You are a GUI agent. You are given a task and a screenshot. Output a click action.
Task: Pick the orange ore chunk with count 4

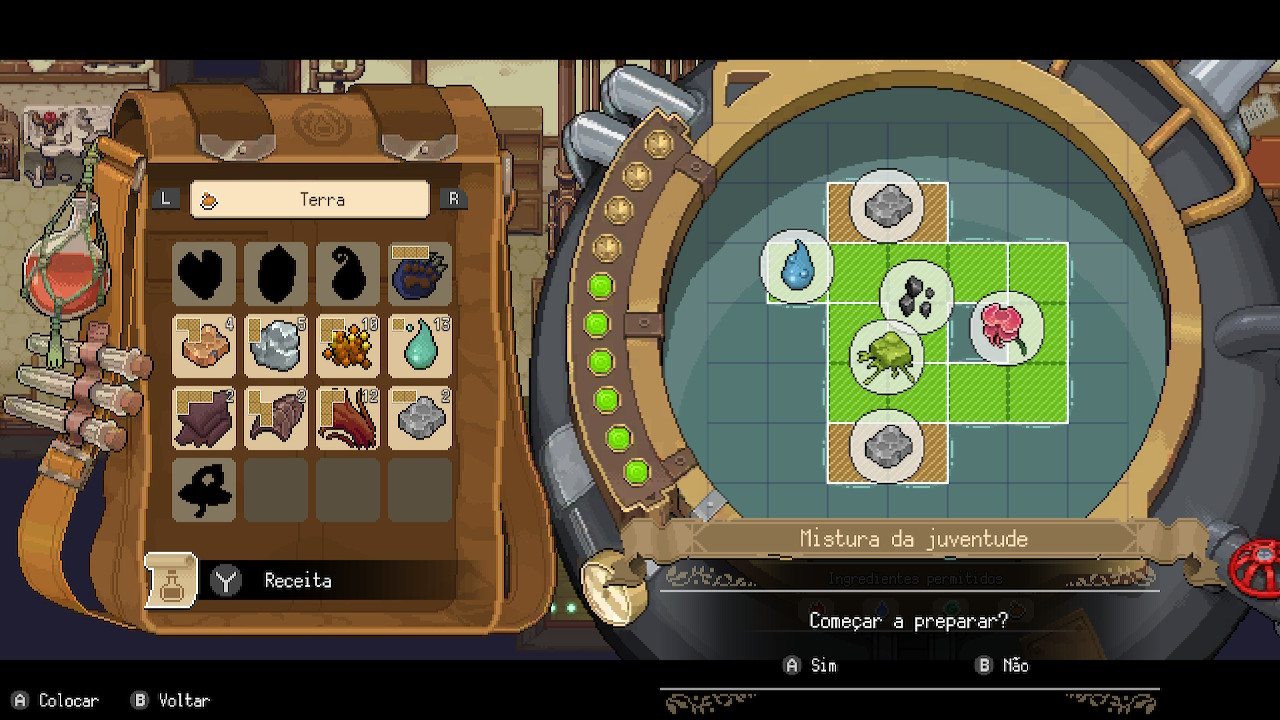pos(204,346)
